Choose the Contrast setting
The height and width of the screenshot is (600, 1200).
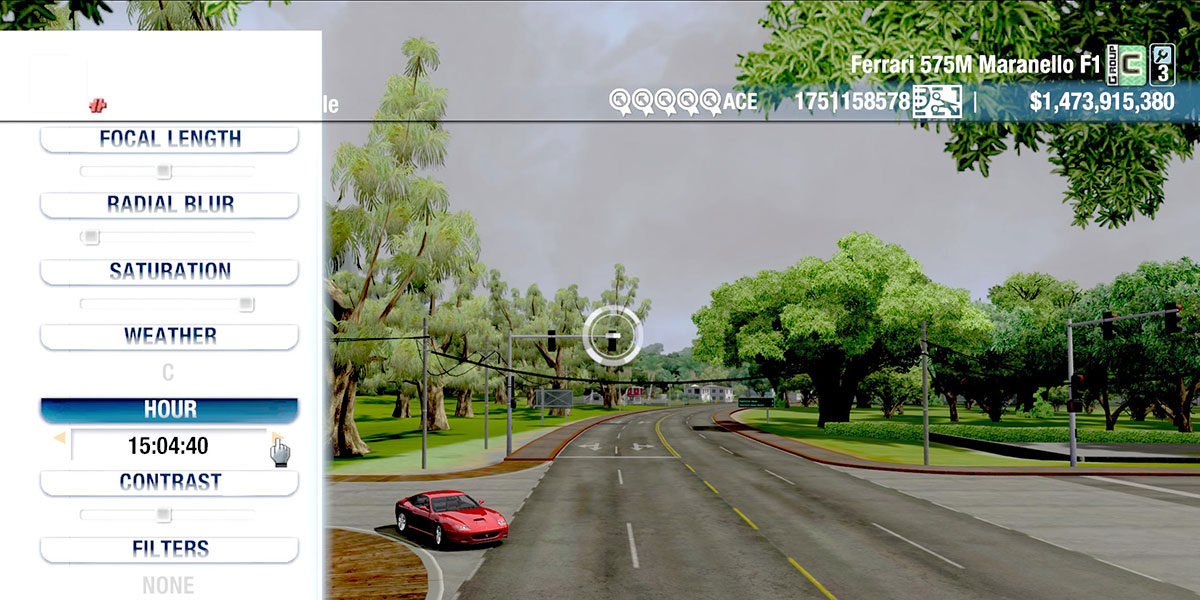point(169,482)
